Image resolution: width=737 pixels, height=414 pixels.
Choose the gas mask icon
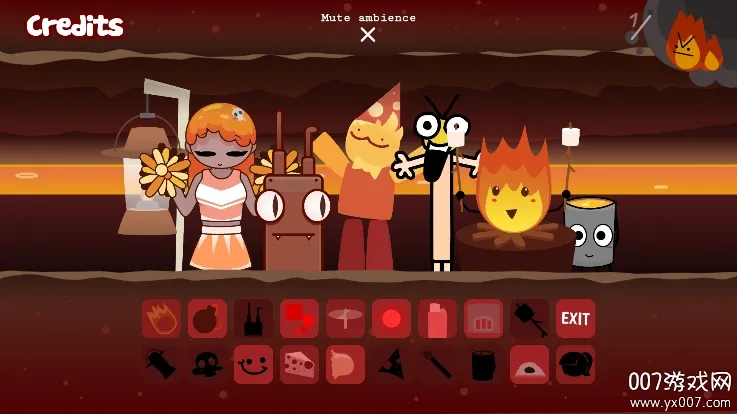(207, 365)
